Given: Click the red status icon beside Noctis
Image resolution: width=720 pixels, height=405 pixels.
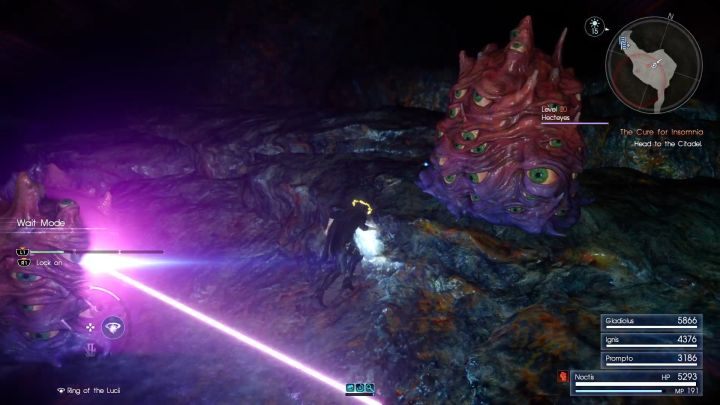Looking at the screenshot, I should [563, 378].
